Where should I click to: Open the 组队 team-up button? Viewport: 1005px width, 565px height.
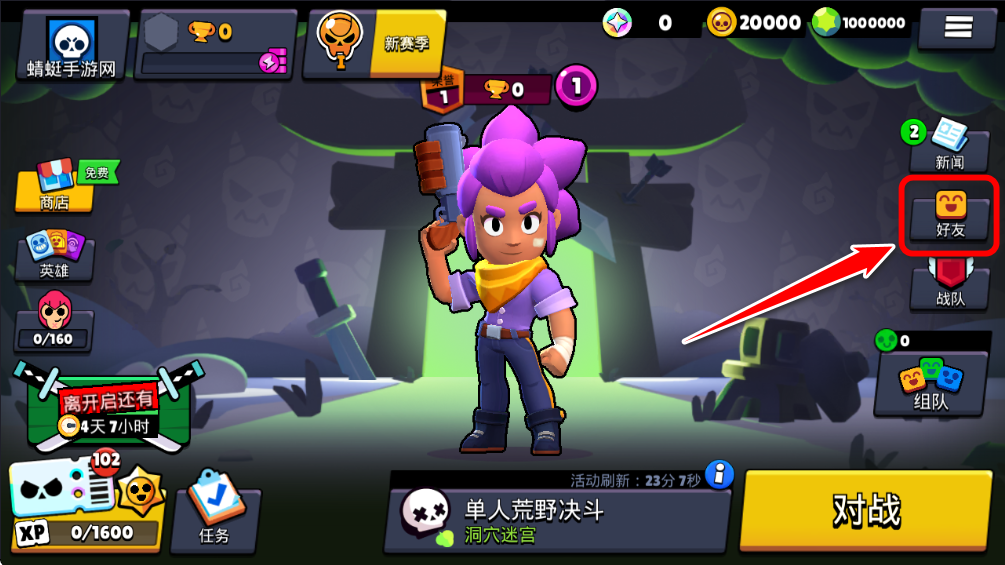[x=930, y=385]
